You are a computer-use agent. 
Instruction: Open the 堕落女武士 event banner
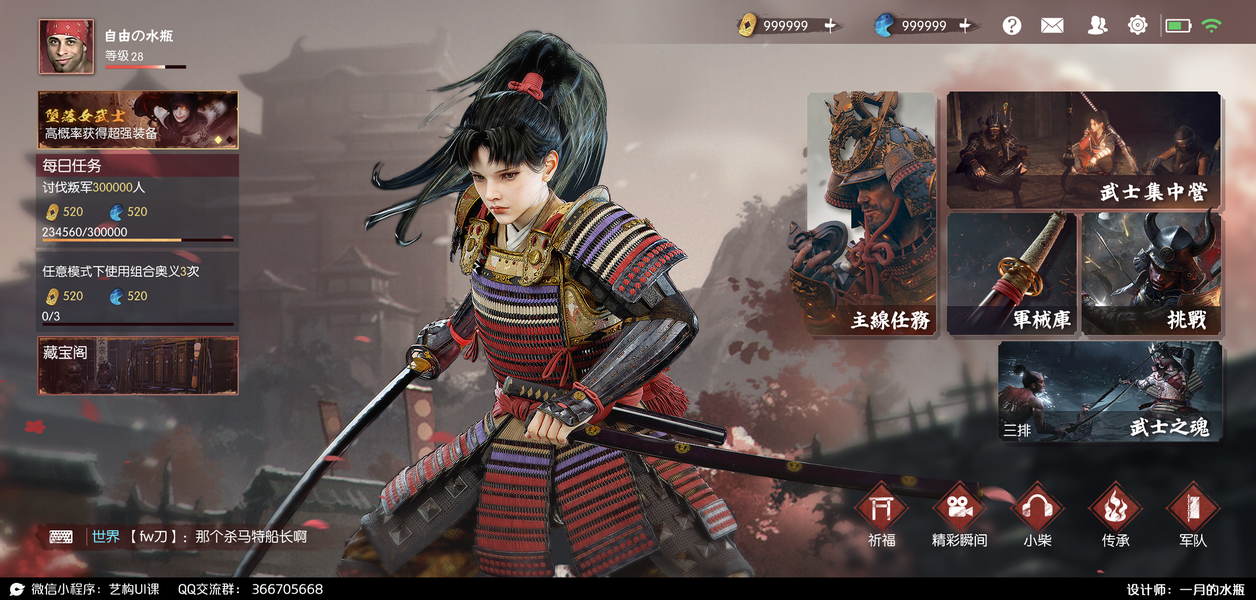tap(138, 120)
